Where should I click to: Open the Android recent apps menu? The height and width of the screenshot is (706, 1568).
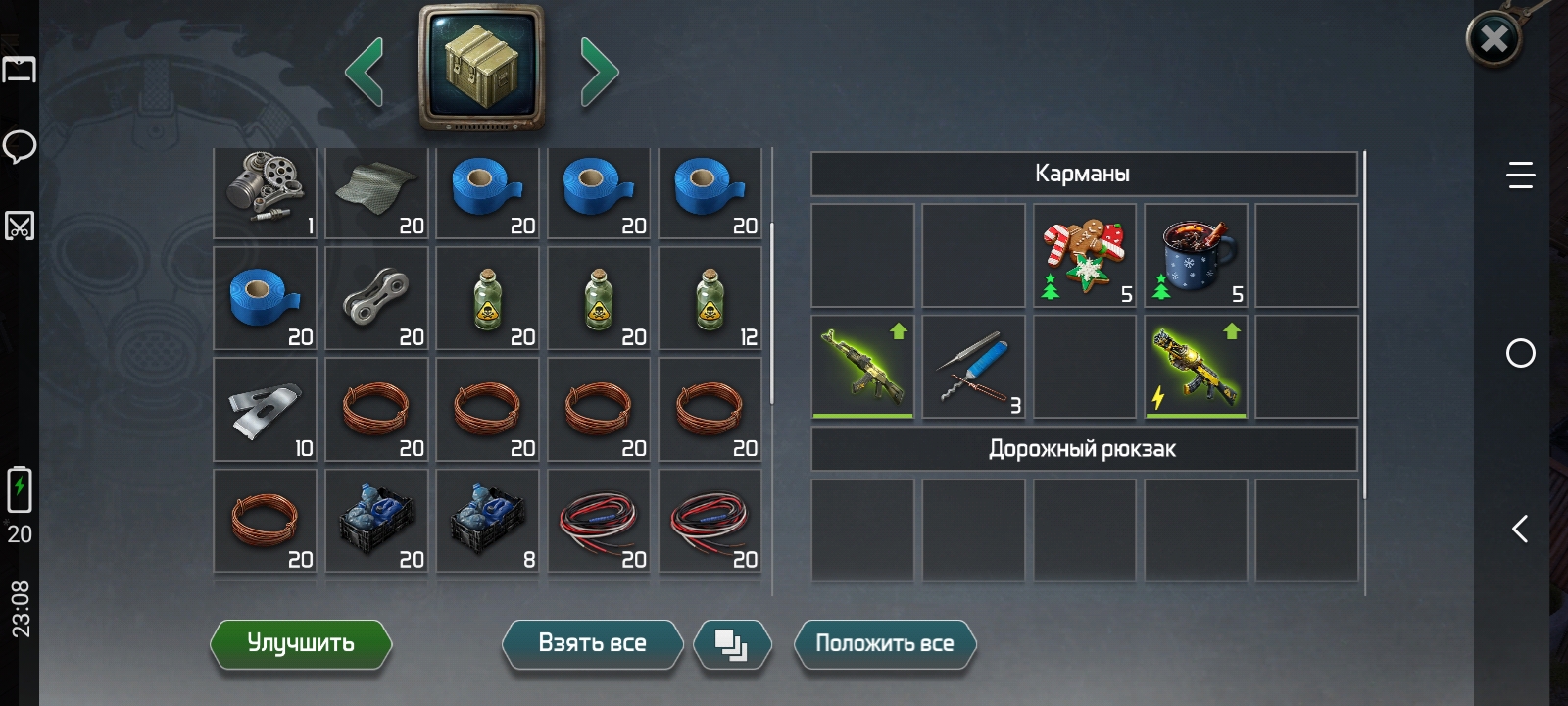1520,176
